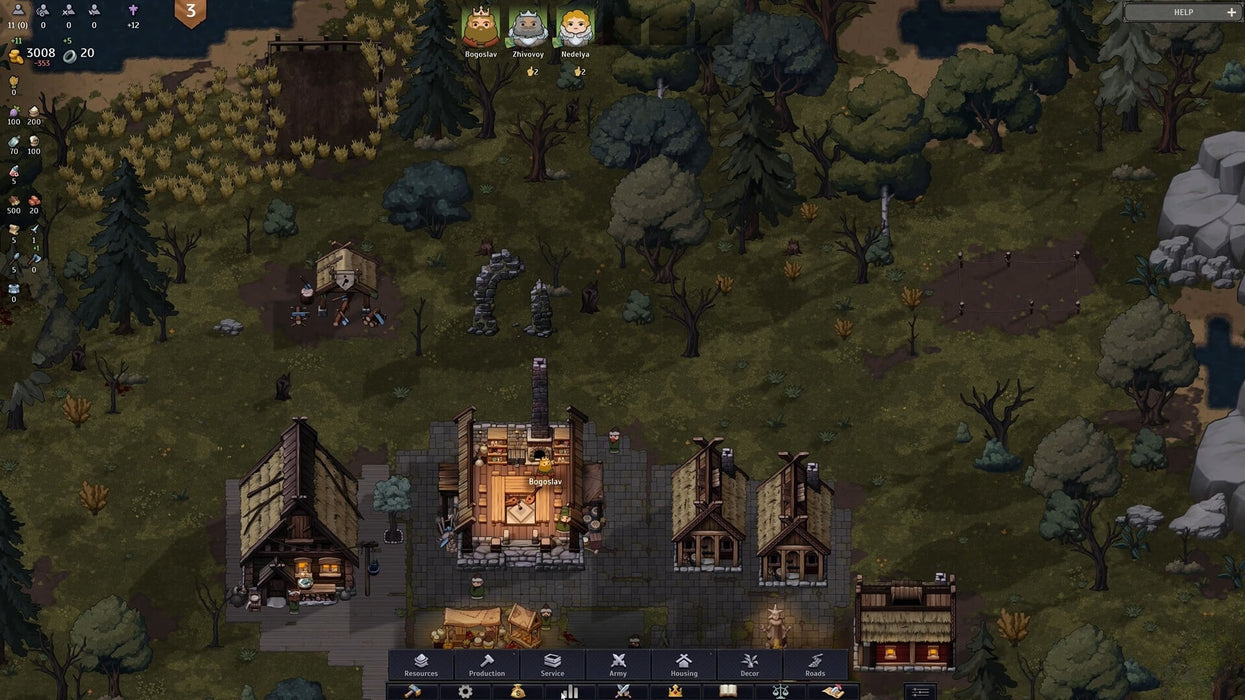This screenshot has height=700, width=1245.
Task: Select the Production build category
Action: click(487, 665)
